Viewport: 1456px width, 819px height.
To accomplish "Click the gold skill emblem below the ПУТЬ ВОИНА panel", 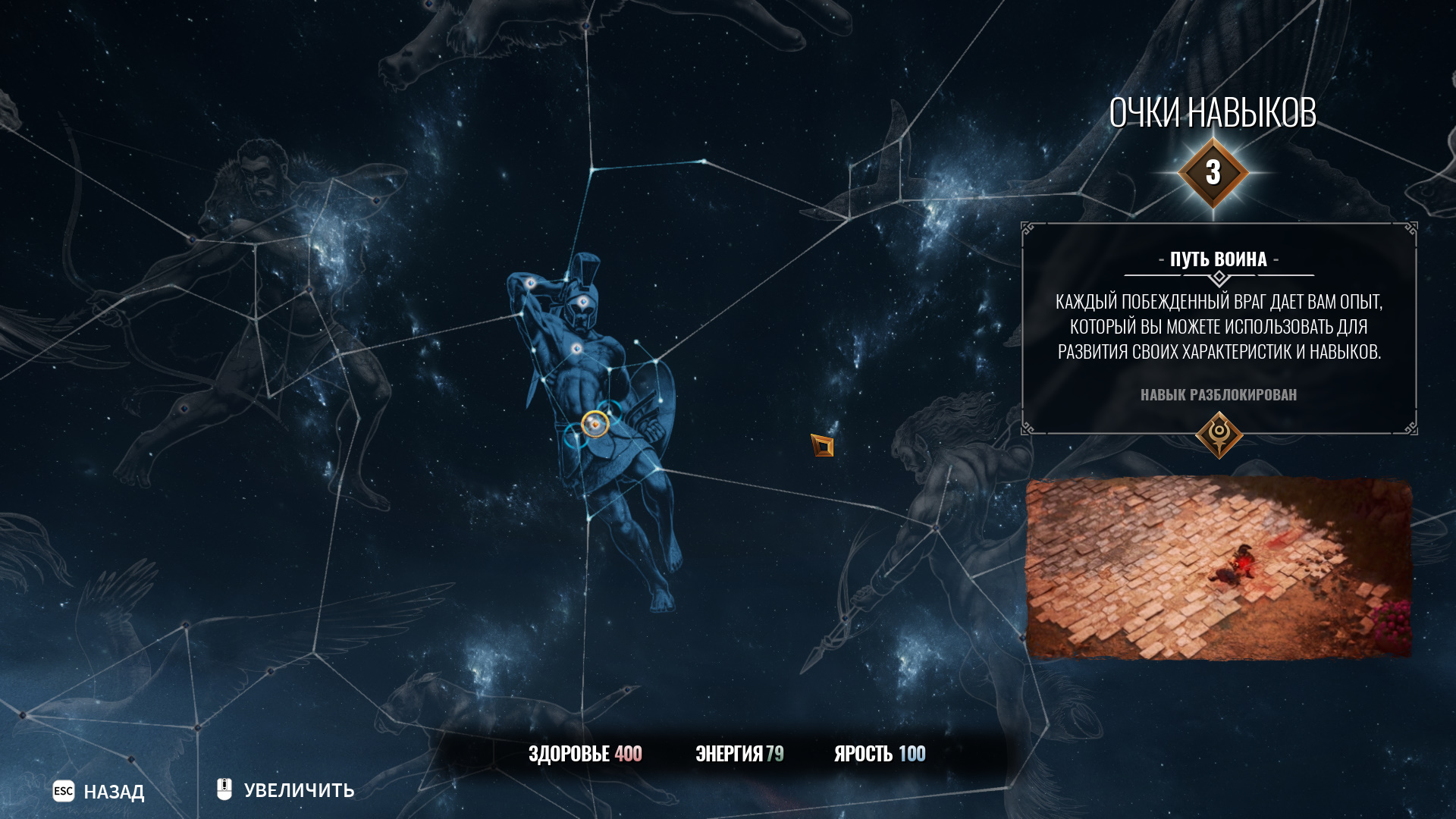I will pyautogui.click(x=1219, y=435).
